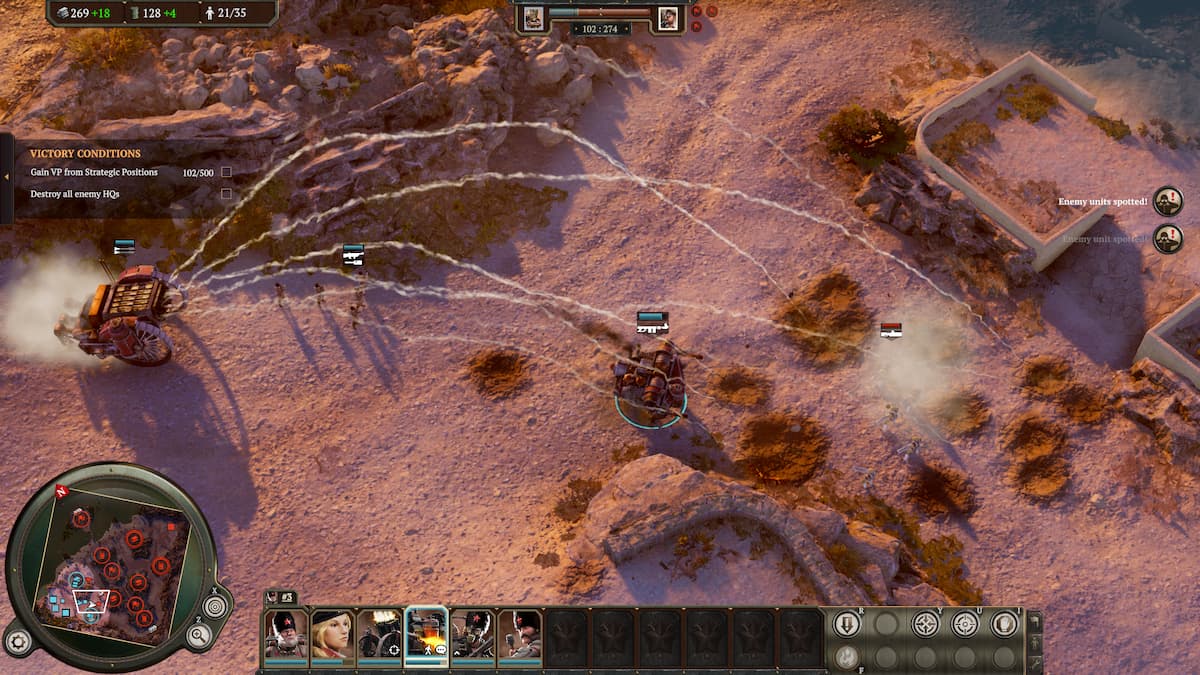Viewport: 1200px width, 675px height.
Task: Use the crosshair target ability button
Action: point(965,624)
